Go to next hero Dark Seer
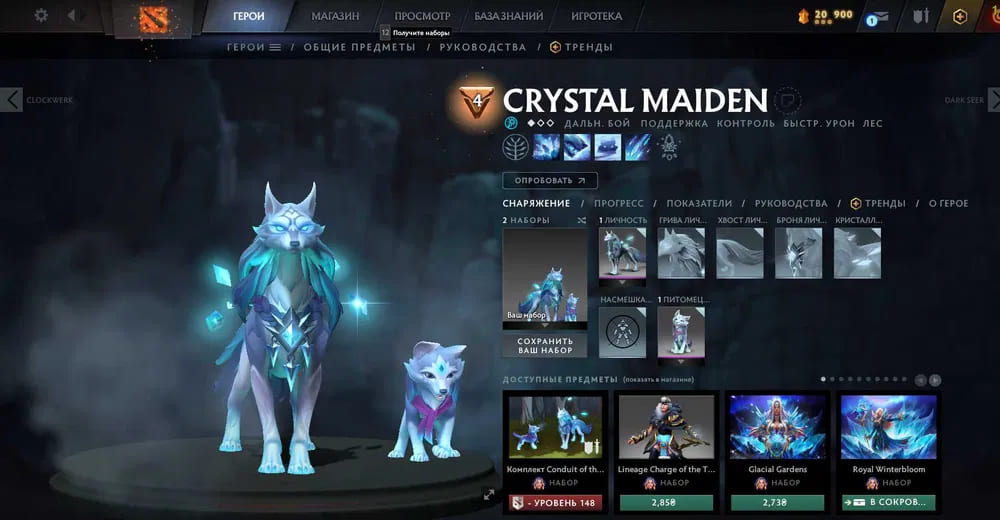 tap(990, 99)
